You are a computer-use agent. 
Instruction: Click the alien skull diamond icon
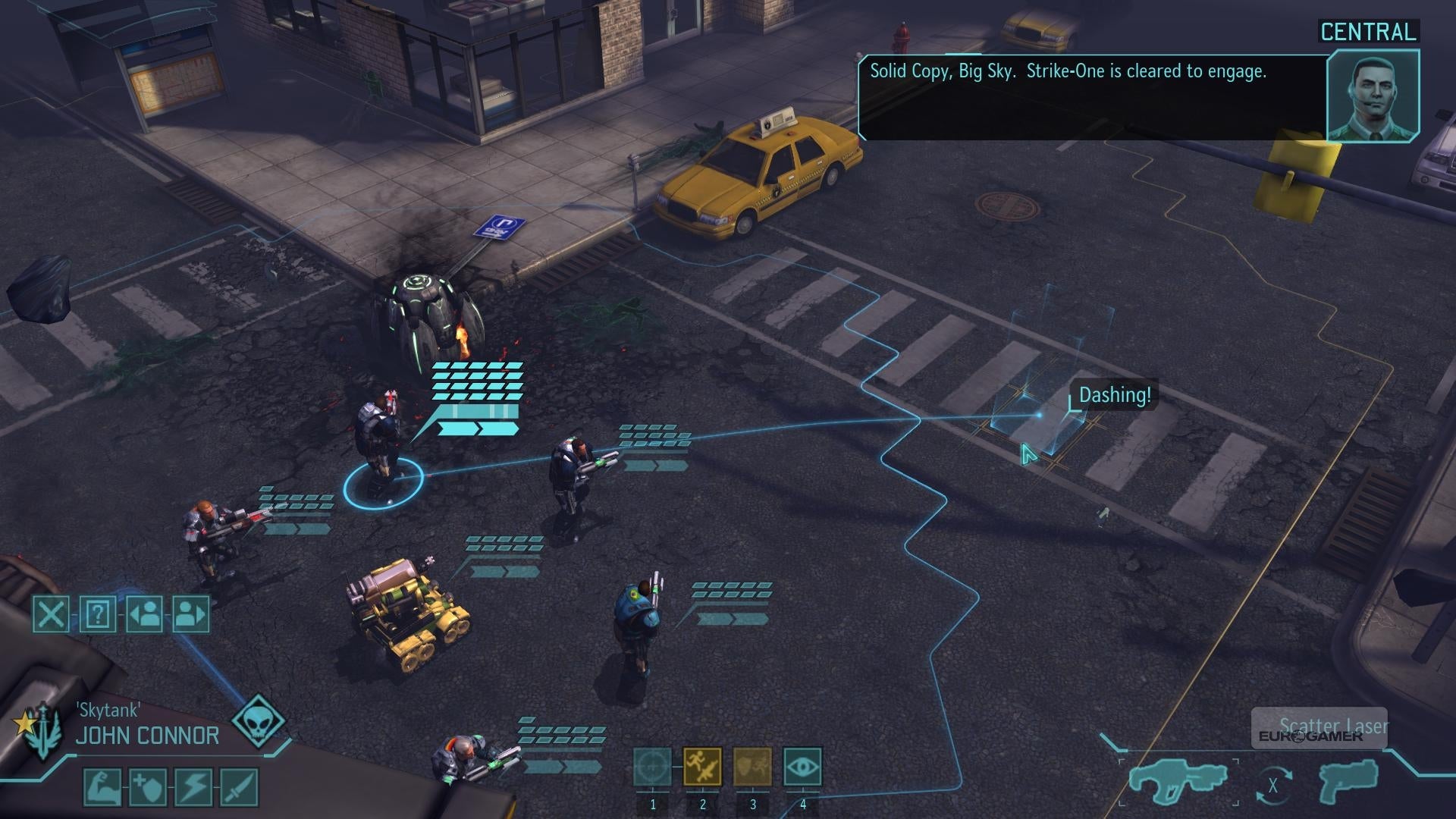coord(258,721)
